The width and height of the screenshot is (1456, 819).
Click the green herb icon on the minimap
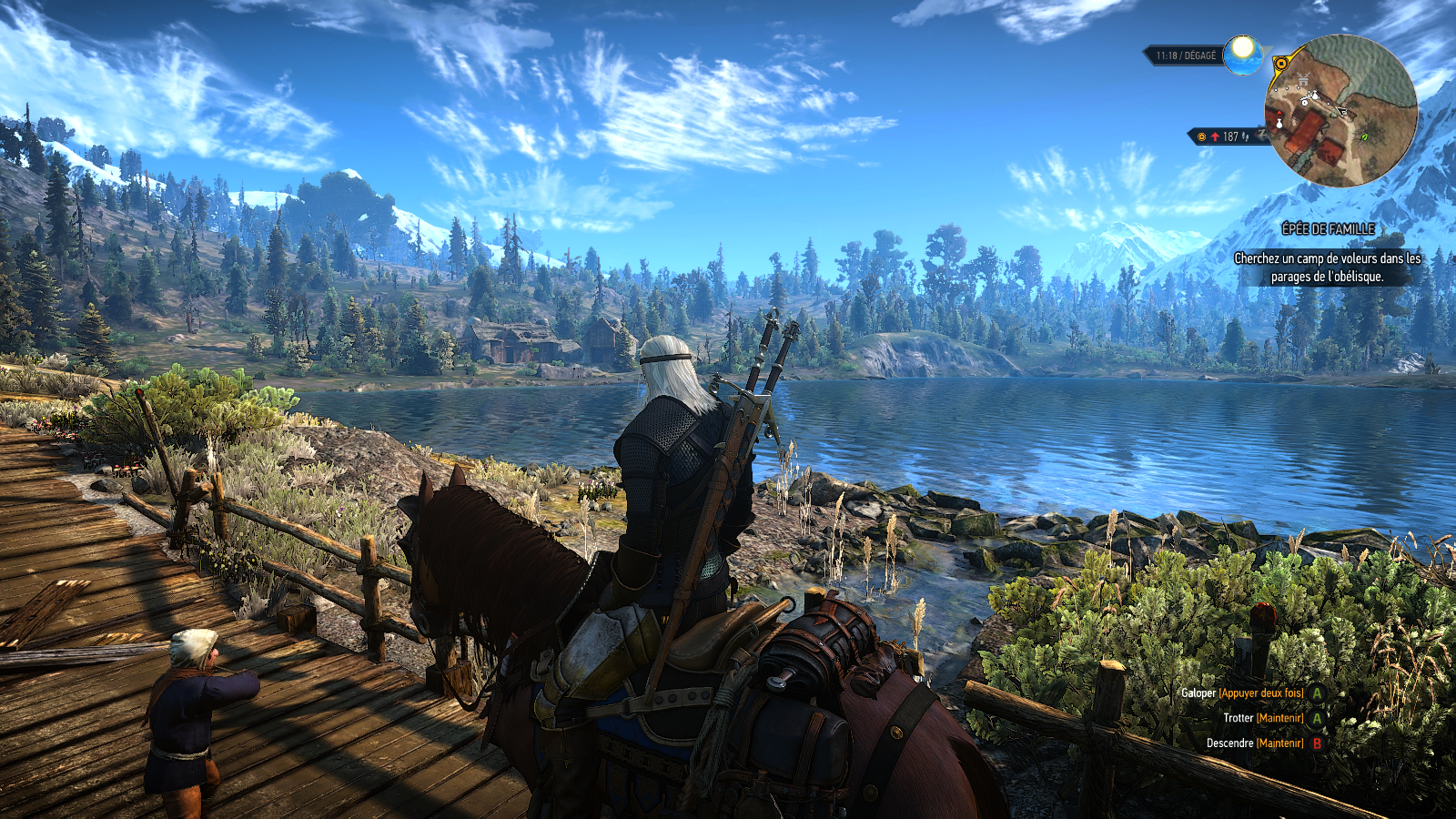(x=1365, y=137)
